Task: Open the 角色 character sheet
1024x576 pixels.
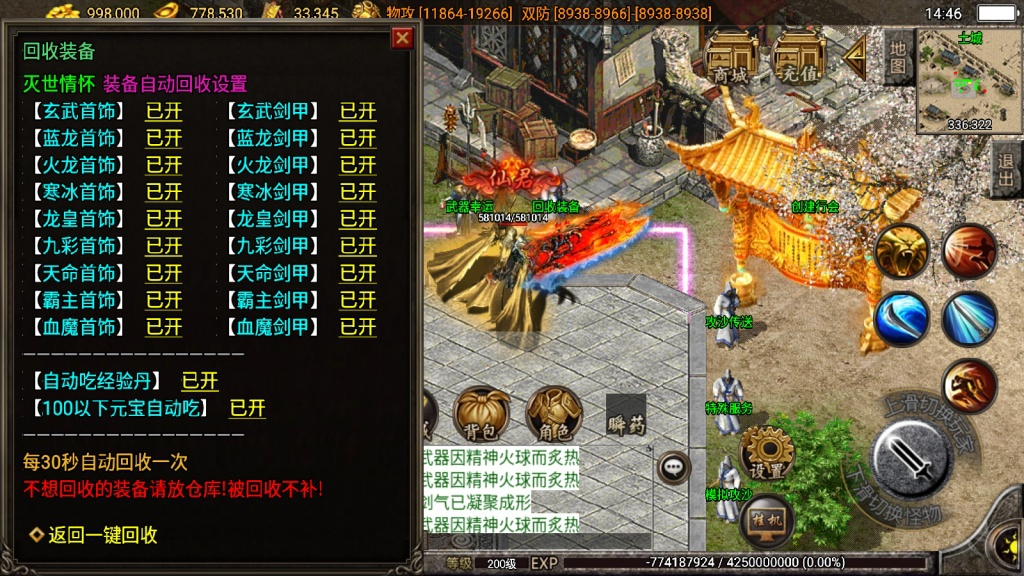Action: 554,414
